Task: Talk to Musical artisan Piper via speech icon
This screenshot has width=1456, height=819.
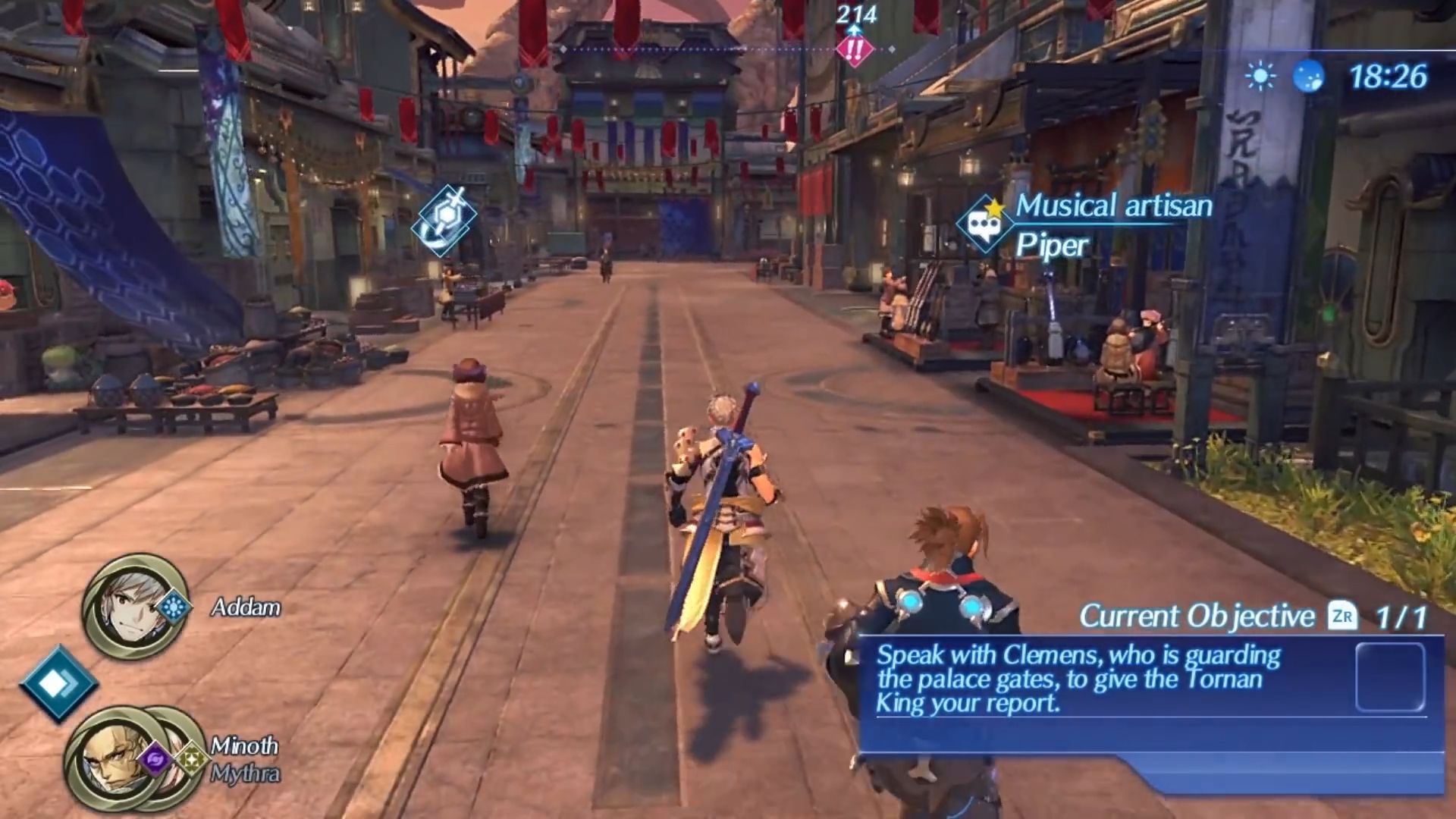Action: coord(984,223)
